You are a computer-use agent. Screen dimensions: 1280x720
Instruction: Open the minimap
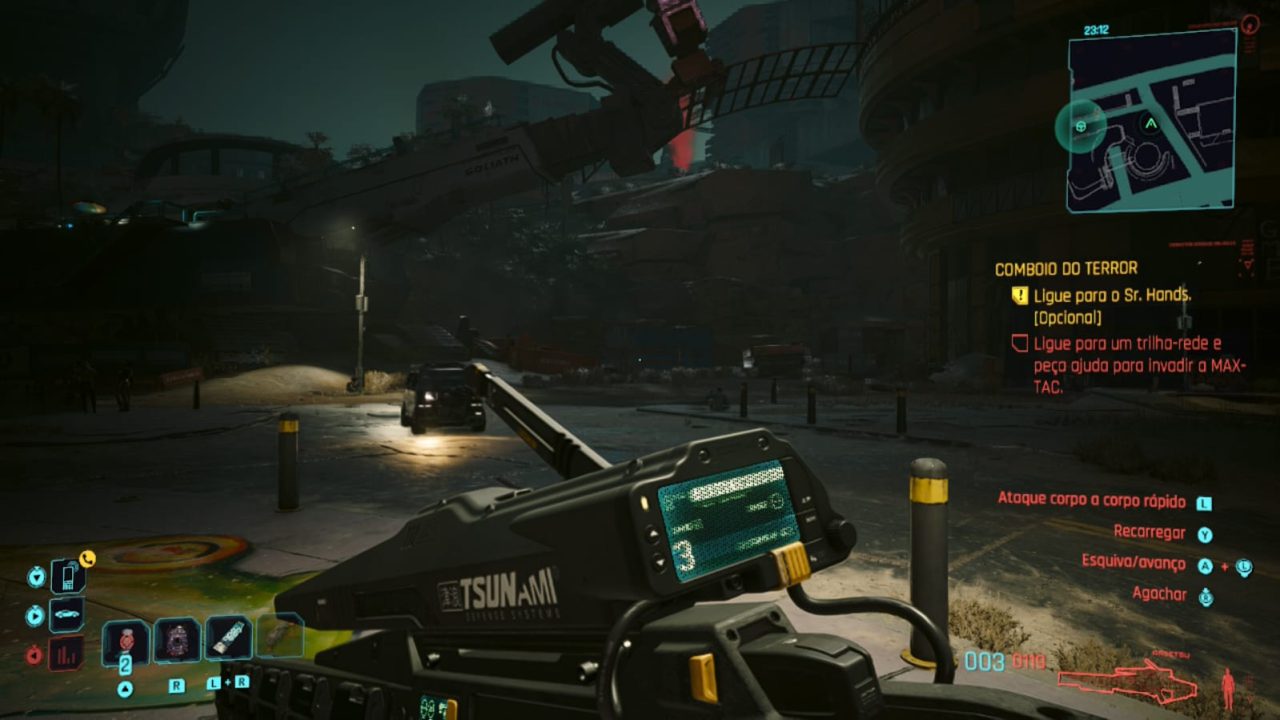point(1150,120)
